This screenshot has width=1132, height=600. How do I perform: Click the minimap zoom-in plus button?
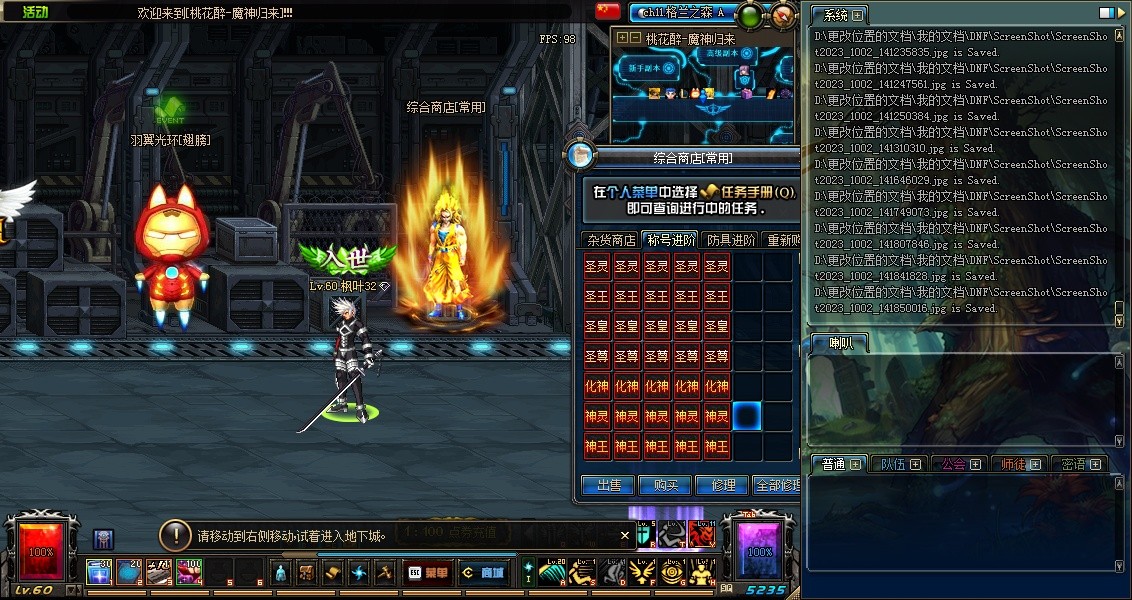click(x=623, y=38)
